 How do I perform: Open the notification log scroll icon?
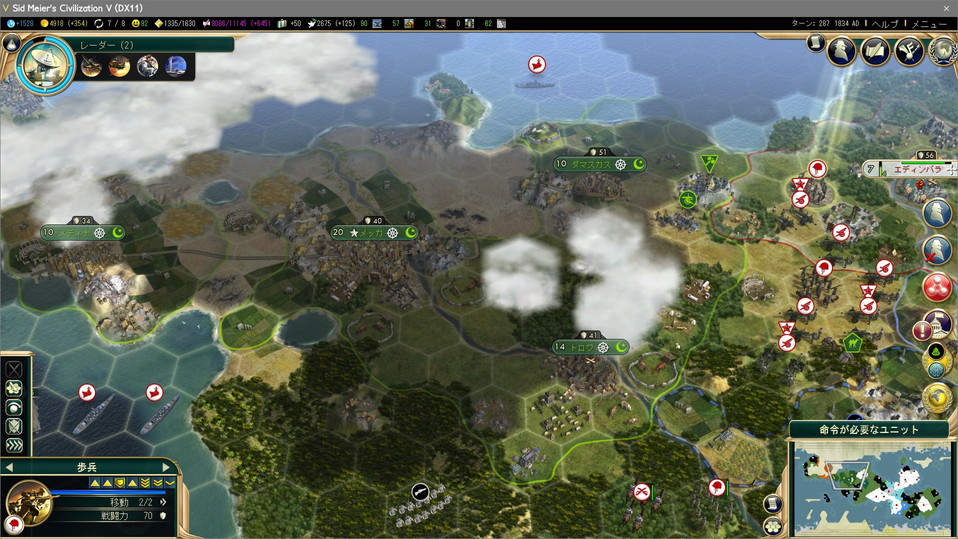(815, 44)
